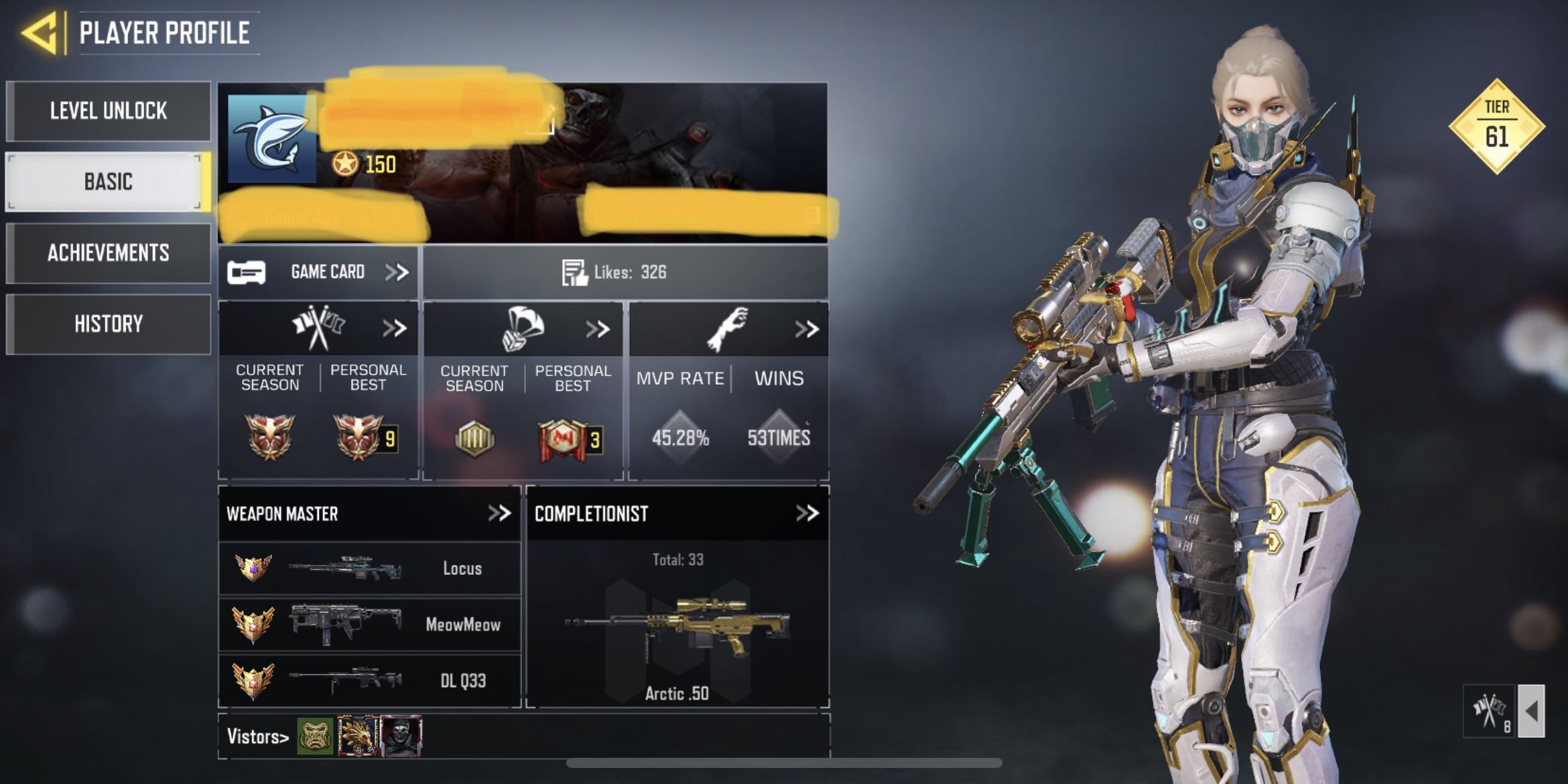Go back using the yellow arrow
The width and height of the screenshot is (1568, 784).
point(42,32)
